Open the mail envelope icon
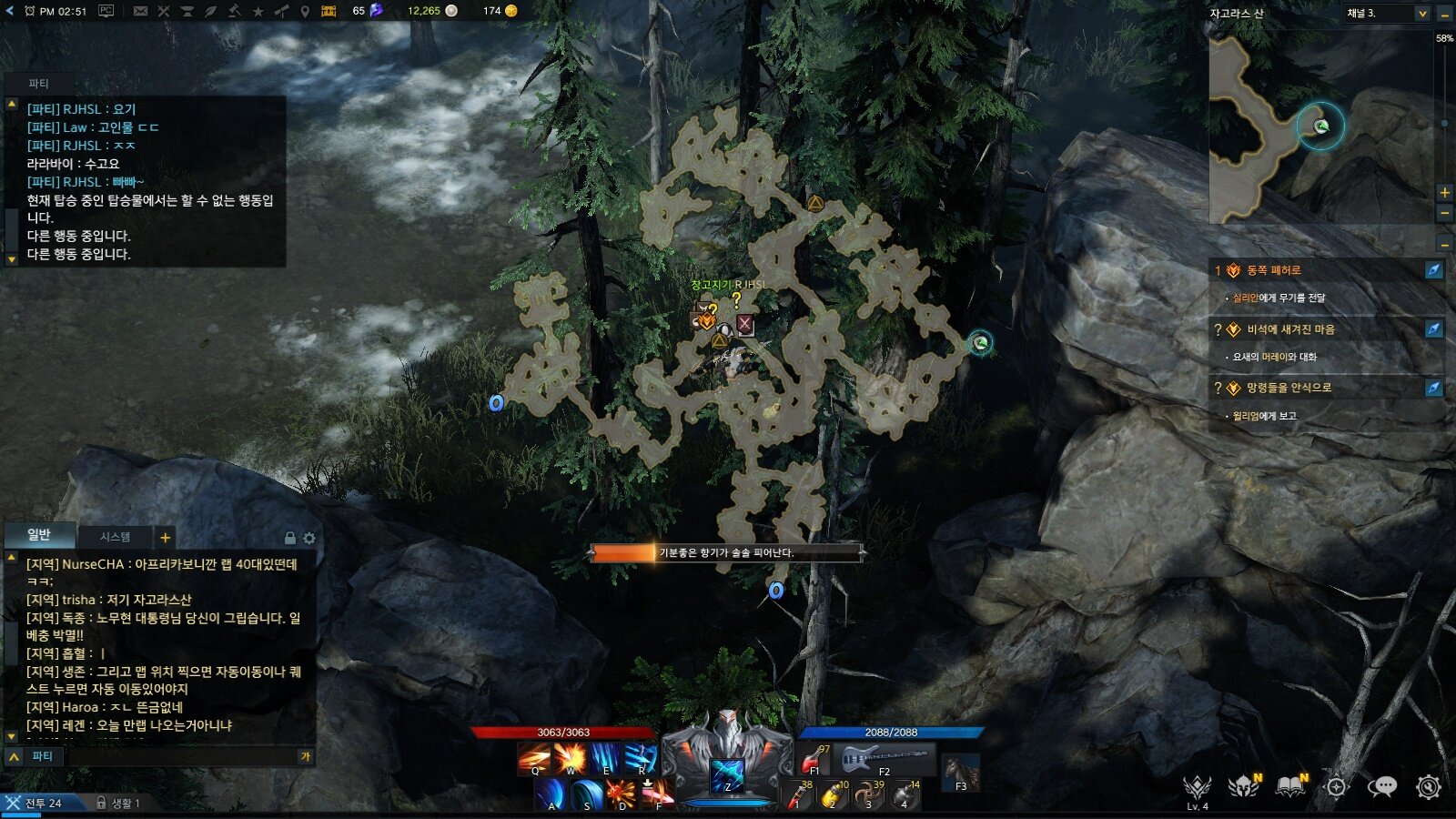The image size is (1456, 819). point(140,11)
